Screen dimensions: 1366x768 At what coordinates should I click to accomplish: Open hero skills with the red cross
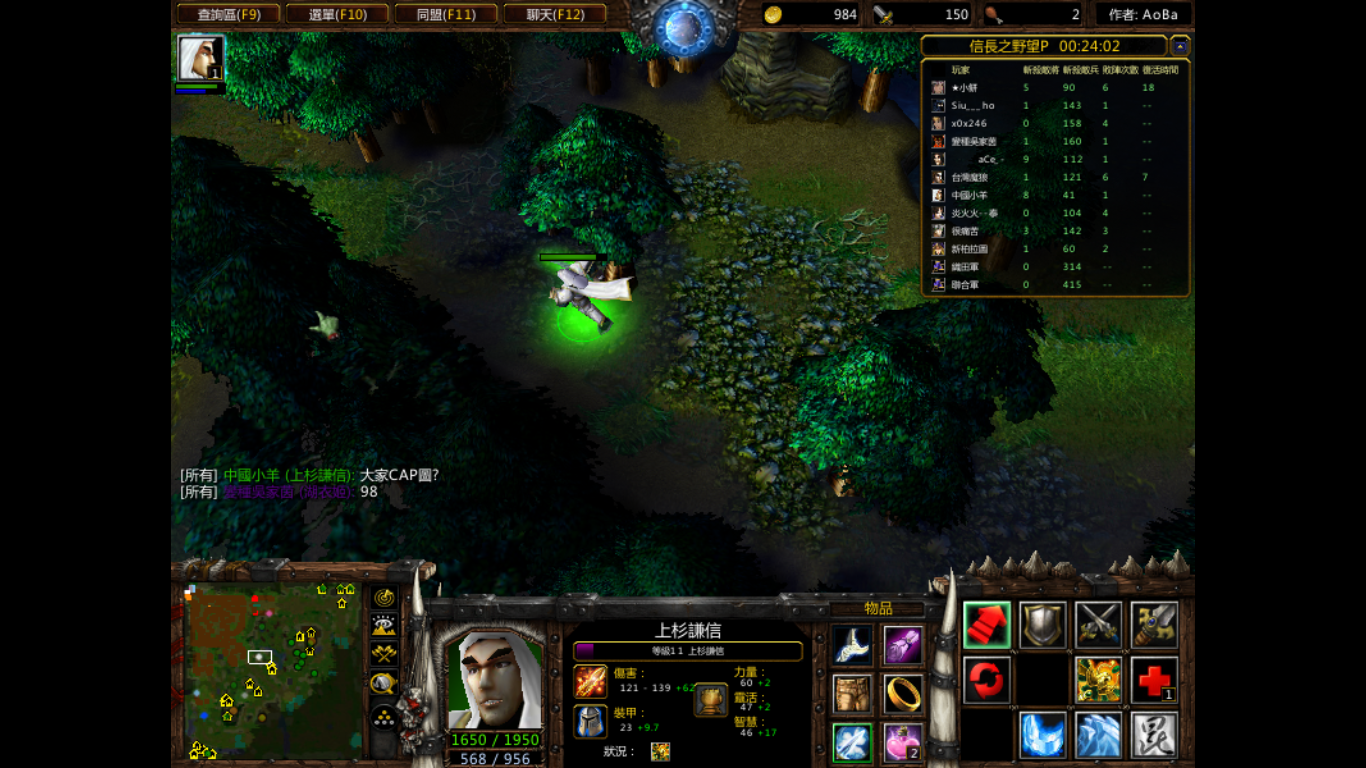pyautogui.click(x=1154, y=681)
